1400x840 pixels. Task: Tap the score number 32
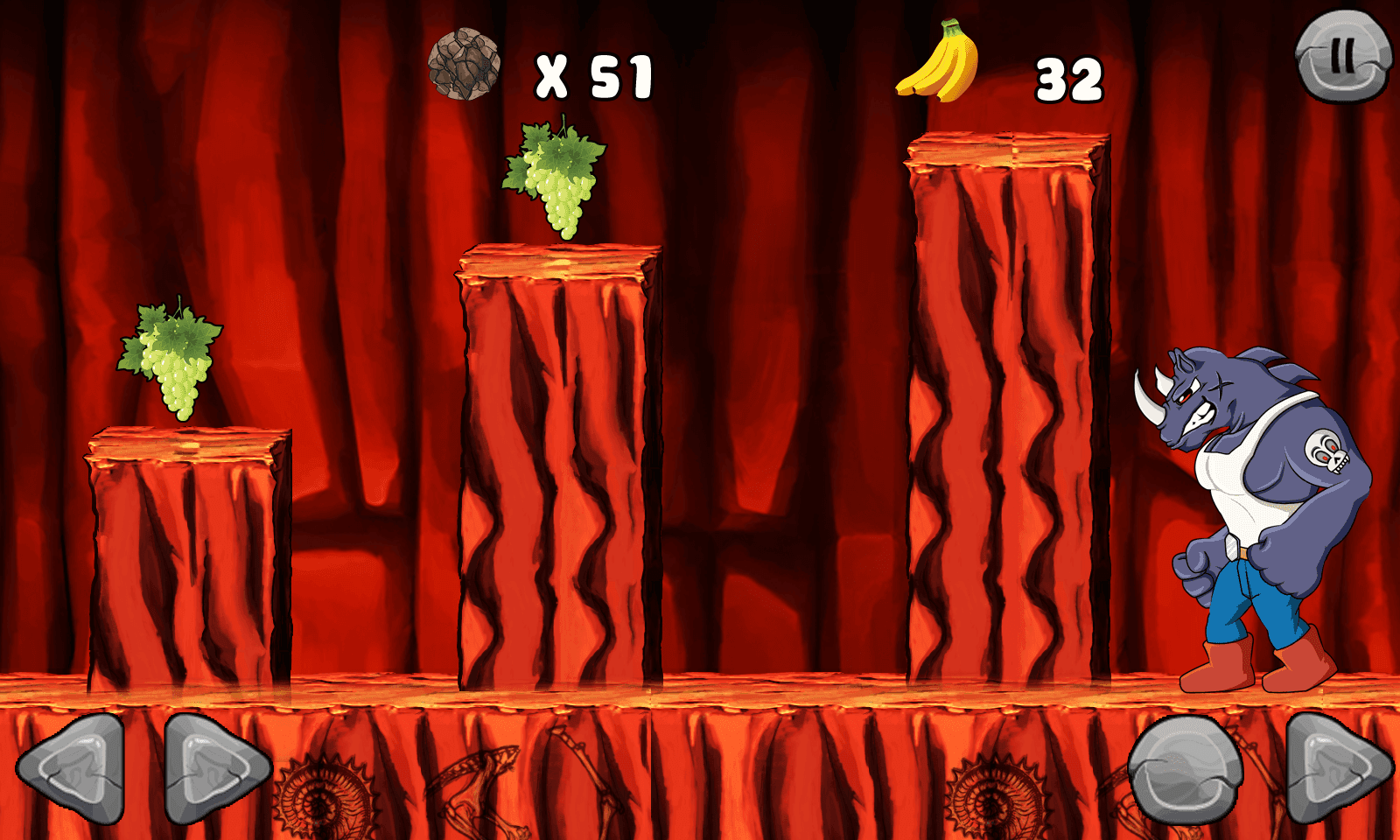click(x=1067, y=79)
